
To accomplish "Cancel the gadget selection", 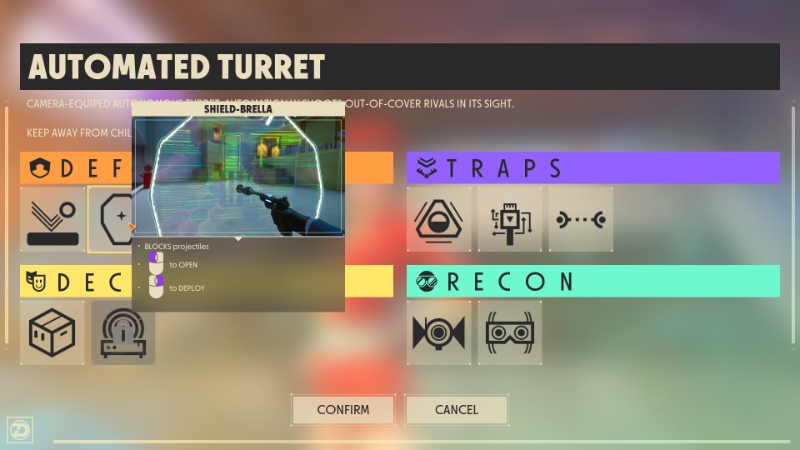I will point(456,409).
